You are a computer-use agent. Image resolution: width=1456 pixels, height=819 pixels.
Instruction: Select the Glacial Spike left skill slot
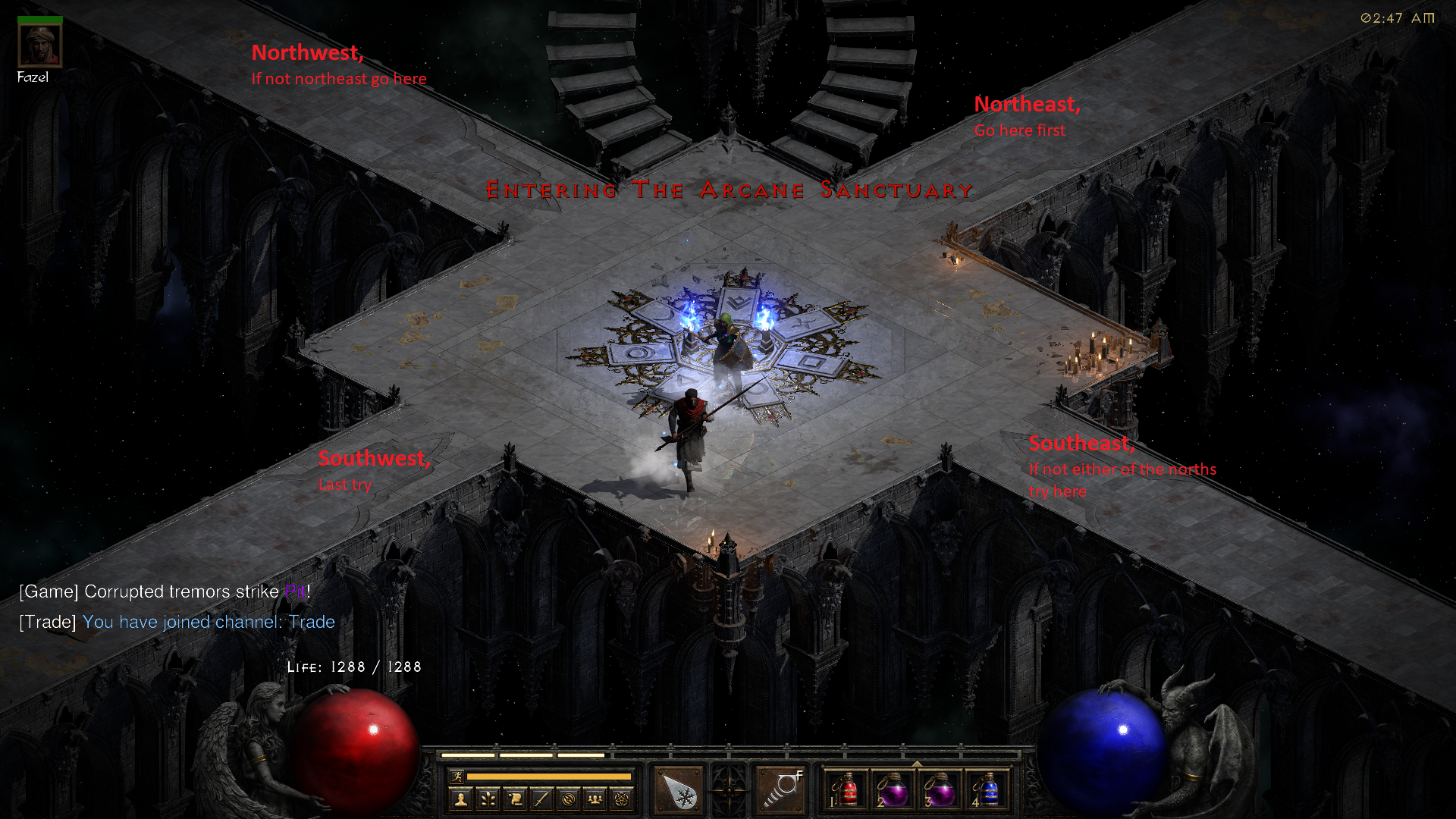pyautogui.click(x=679, y=789)
